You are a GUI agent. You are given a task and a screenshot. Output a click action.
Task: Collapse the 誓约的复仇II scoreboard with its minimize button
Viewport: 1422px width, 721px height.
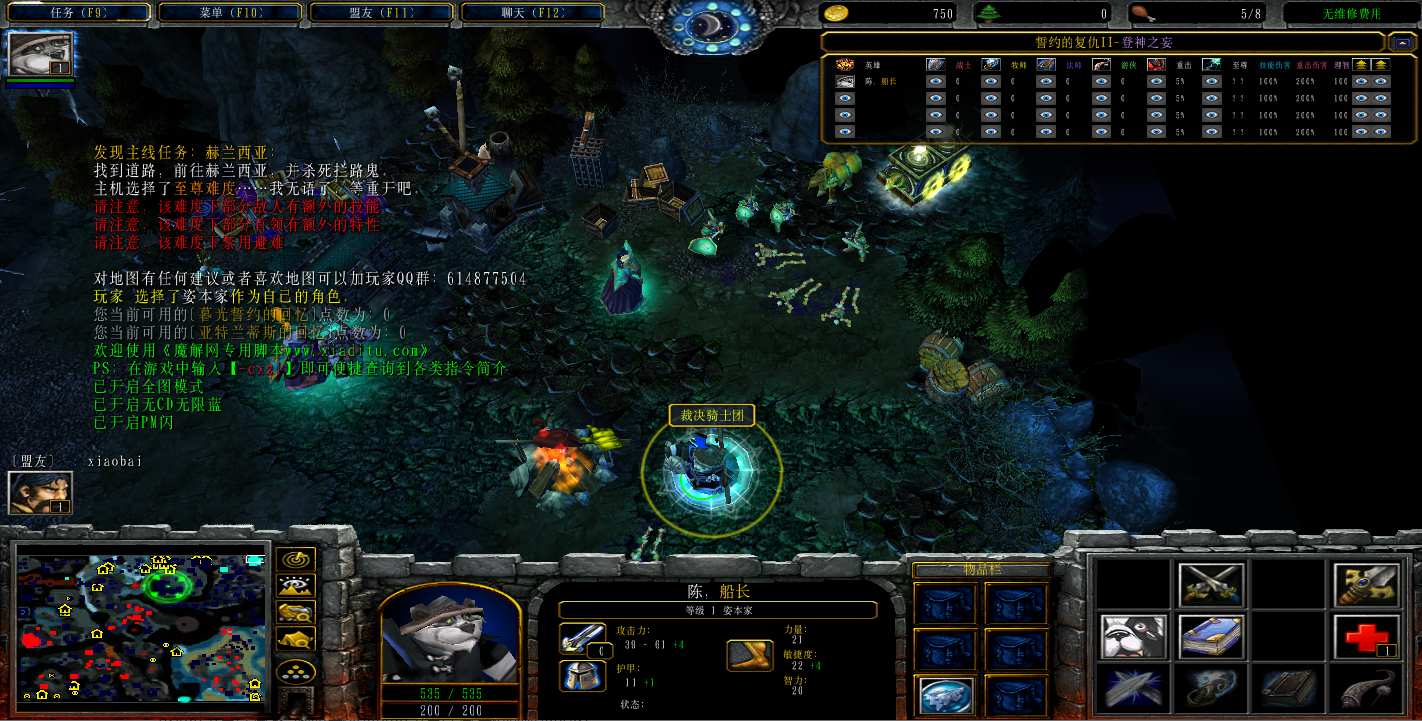[1403, 42]
